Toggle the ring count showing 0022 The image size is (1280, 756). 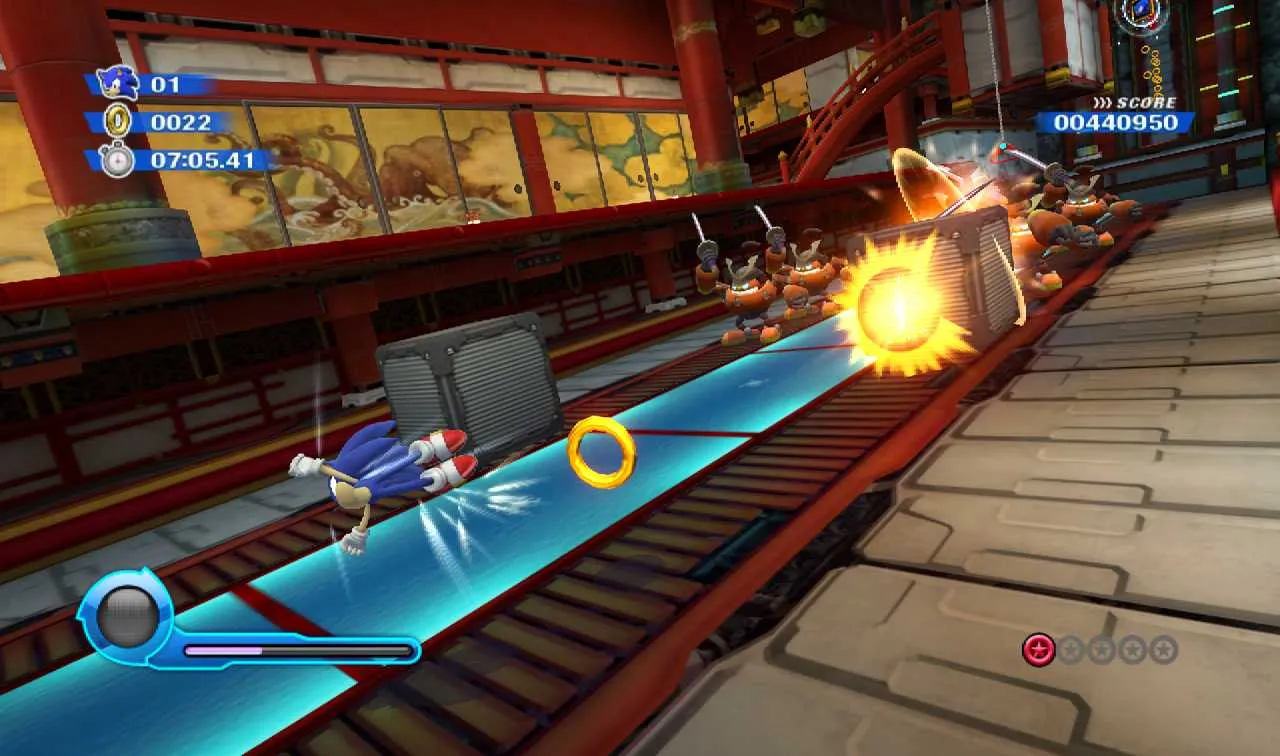point(180,122)
